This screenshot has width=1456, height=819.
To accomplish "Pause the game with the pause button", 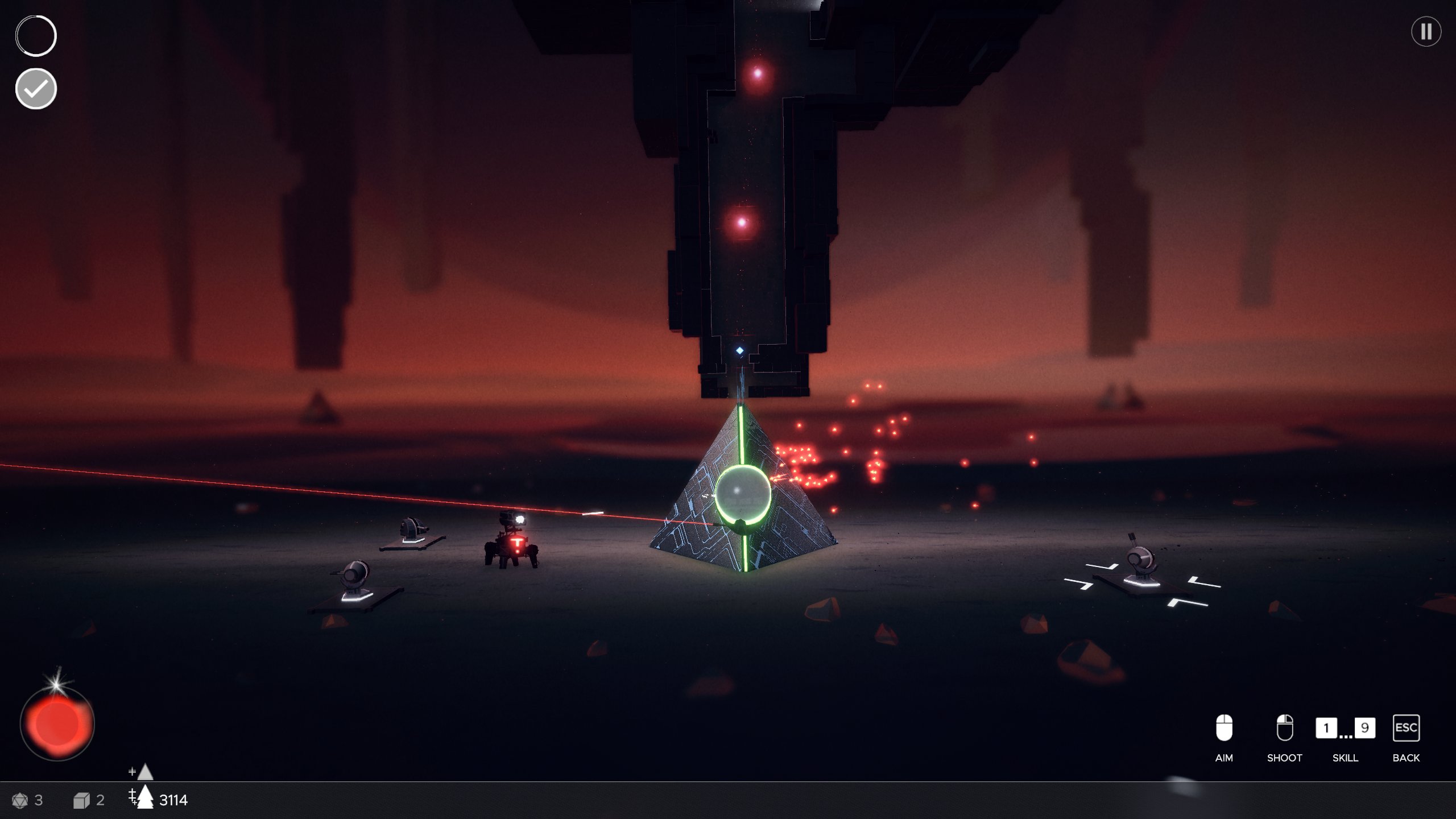I will pyautogui.click(x=1426, y=31).
